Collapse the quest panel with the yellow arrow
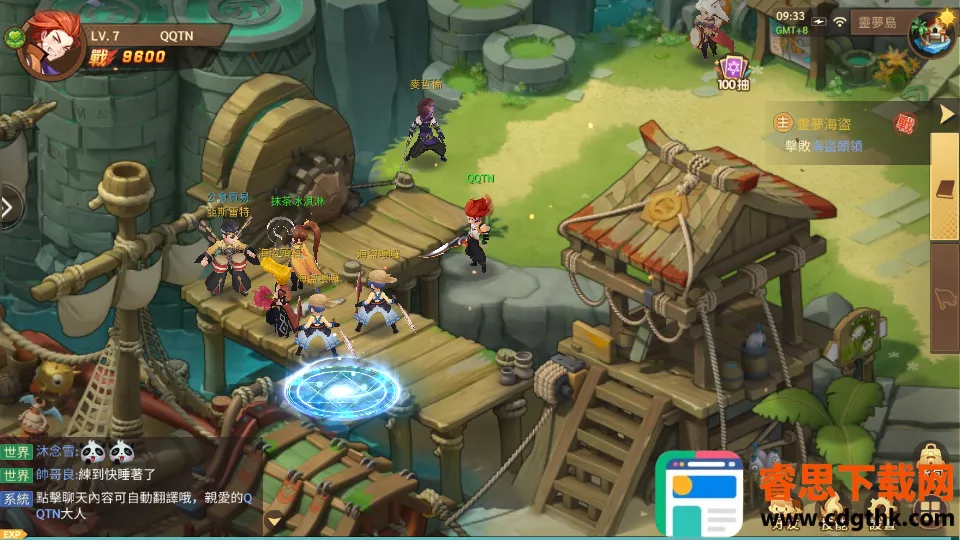This screenshot has height=540, width=960. click(x=947, y=114)
